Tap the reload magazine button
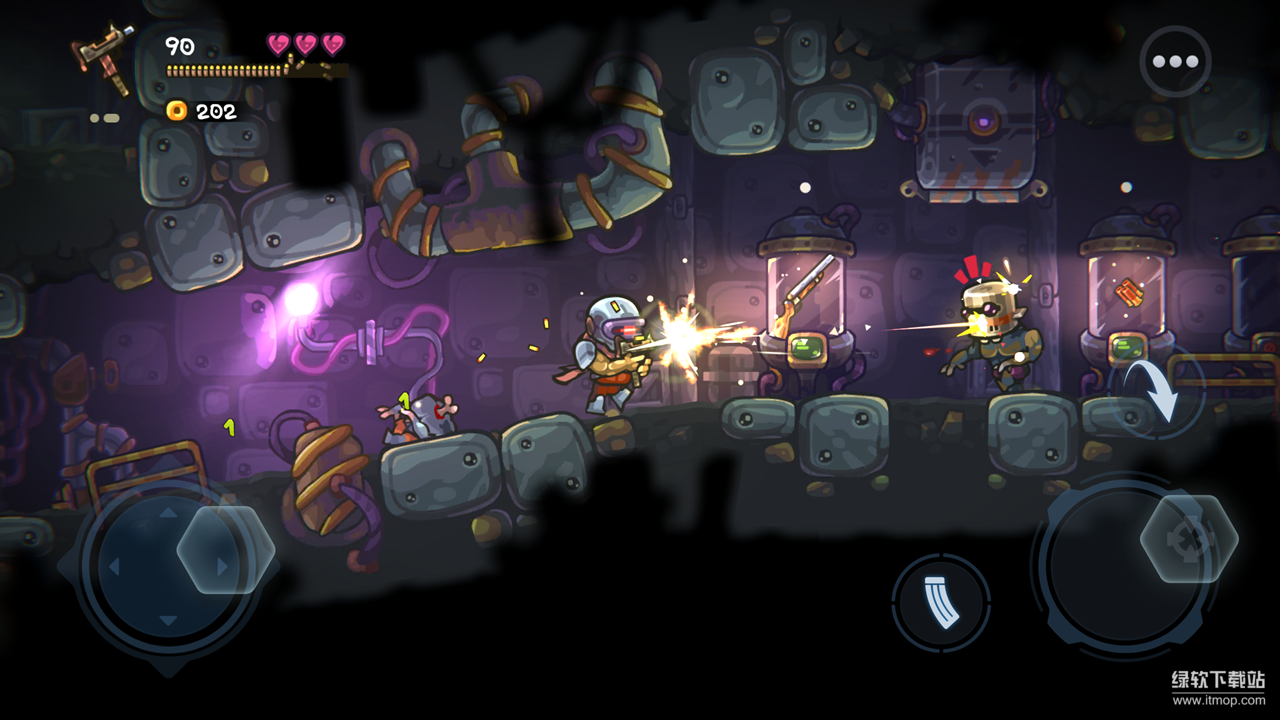Screen dimensions: 1280x720 click(x=941, y=603)
